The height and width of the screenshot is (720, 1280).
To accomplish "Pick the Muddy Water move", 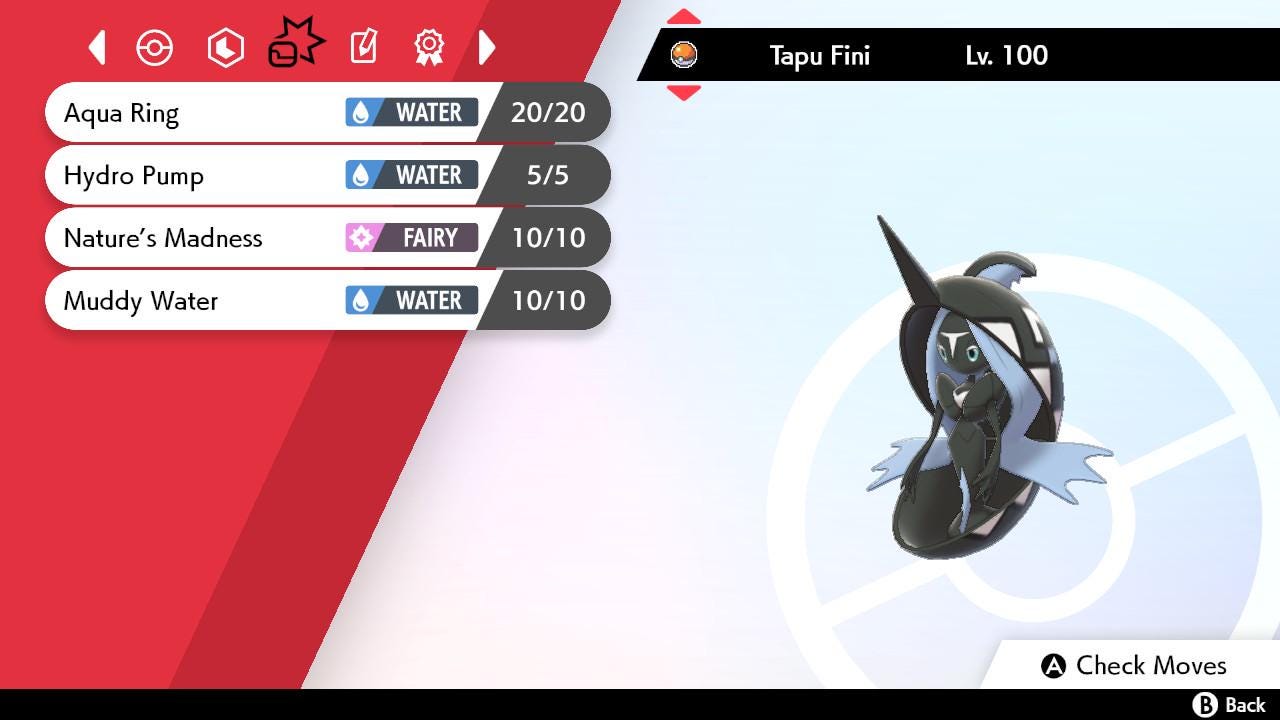I will pos(200,301).
